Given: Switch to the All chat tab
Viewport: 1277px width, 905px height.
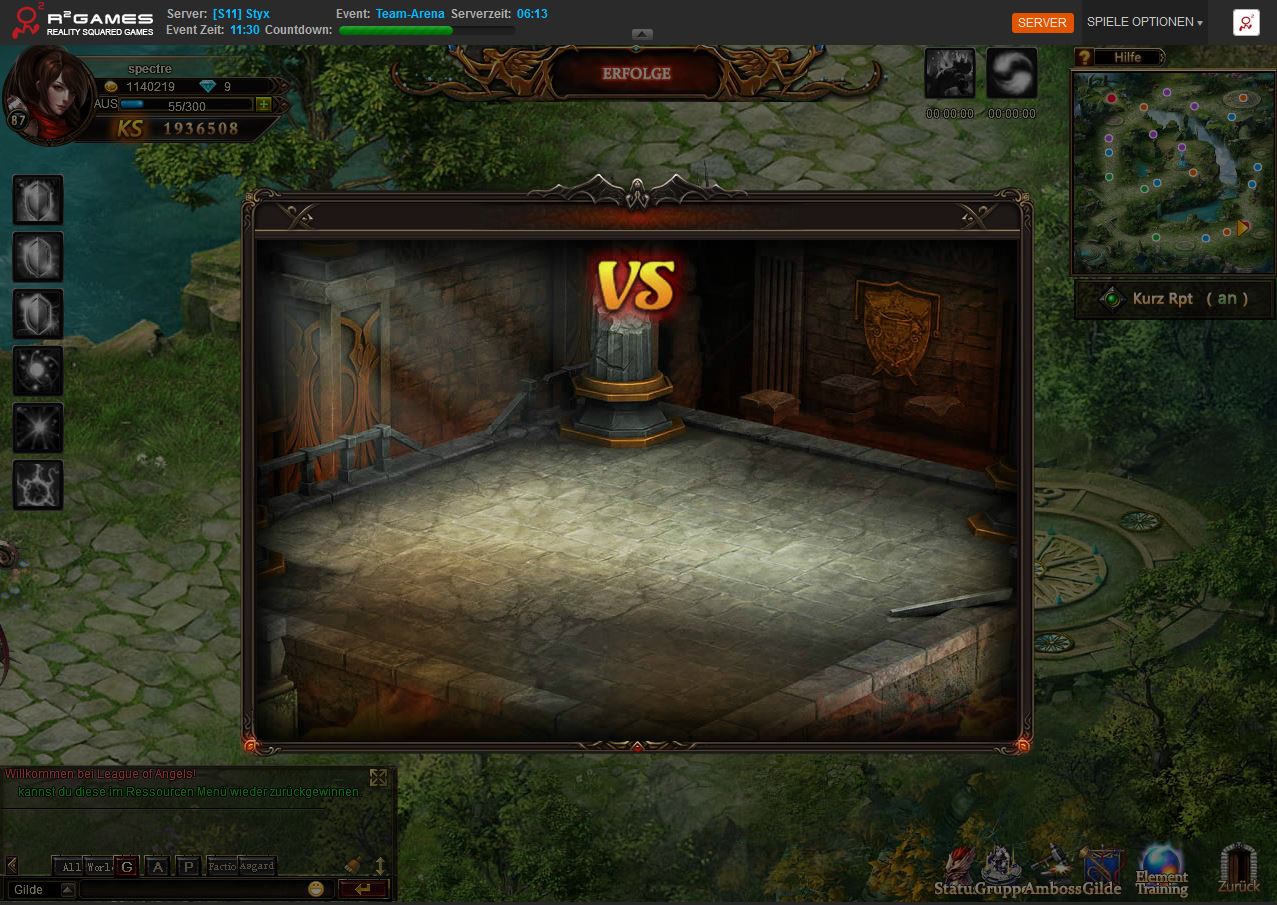Looking at the screenshot, I should 69,866.
